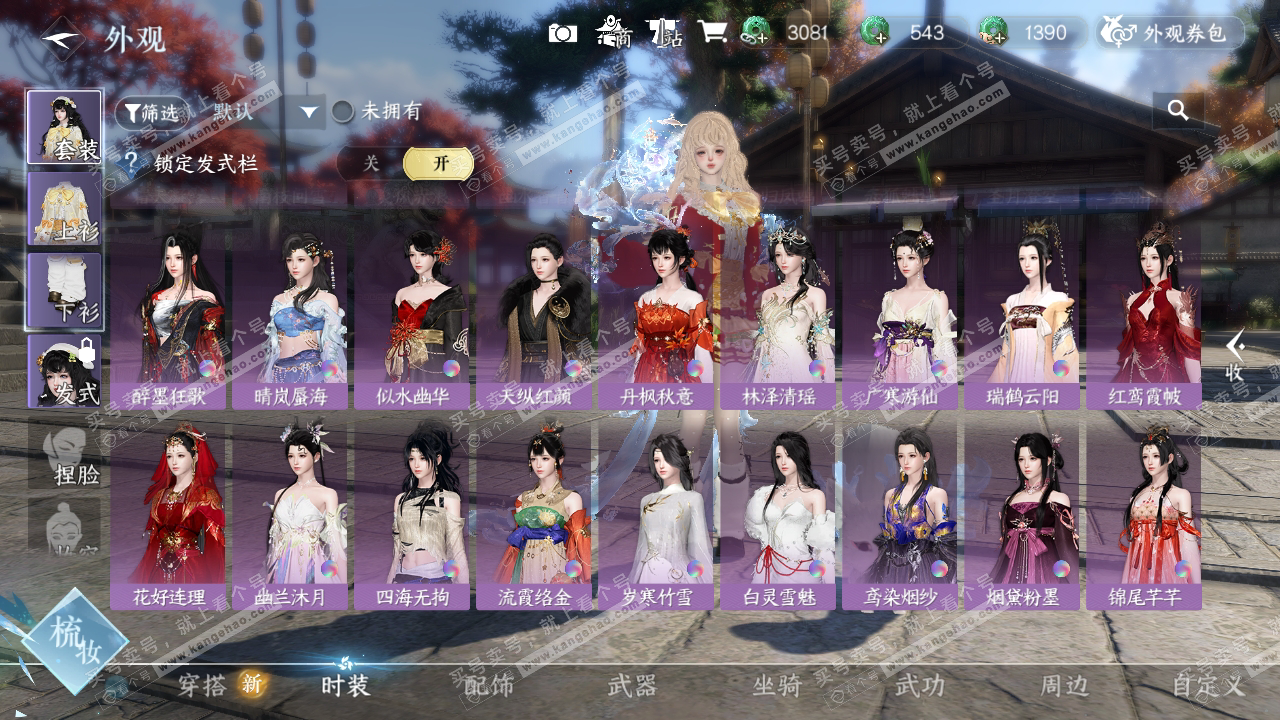1280x720 pixels.
Task: Choose the 发式 hairstyle category
Action: 64,370
